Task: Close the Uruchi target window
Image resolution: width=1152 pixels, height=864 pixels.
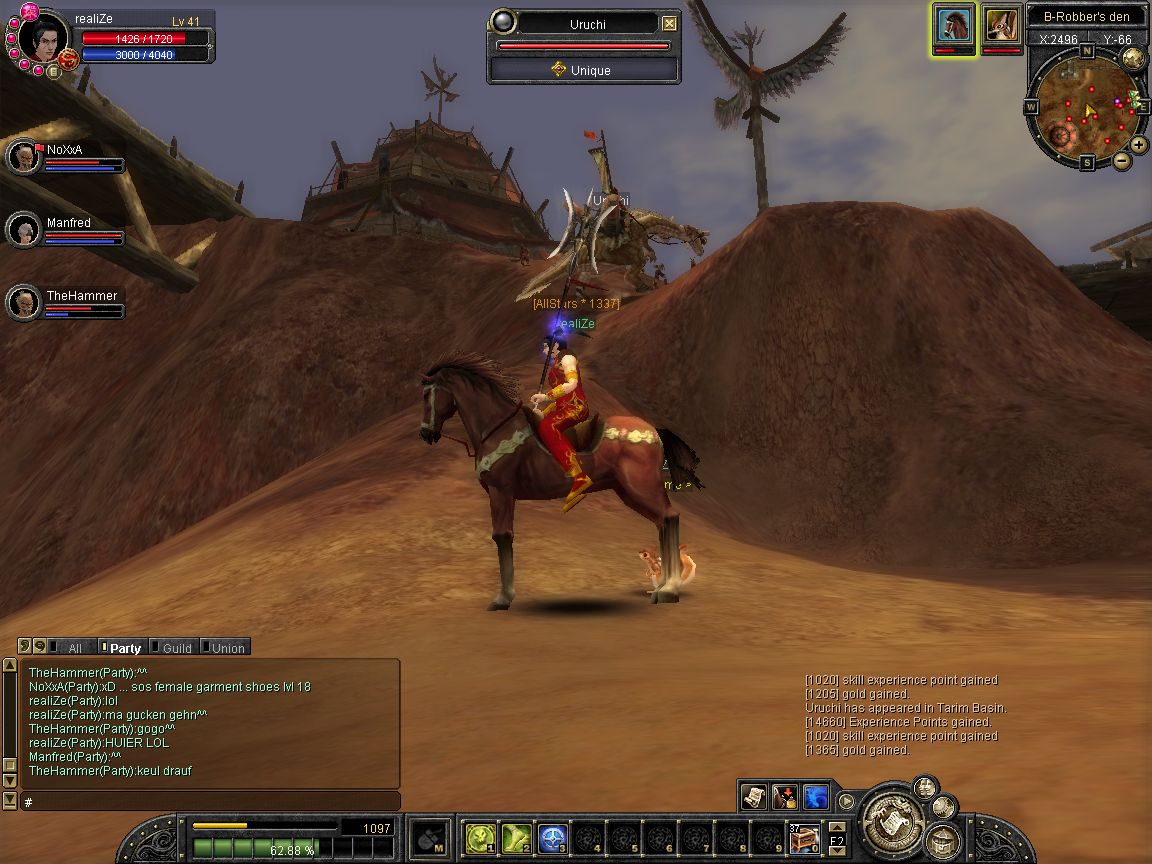Action: click(669, 24)
